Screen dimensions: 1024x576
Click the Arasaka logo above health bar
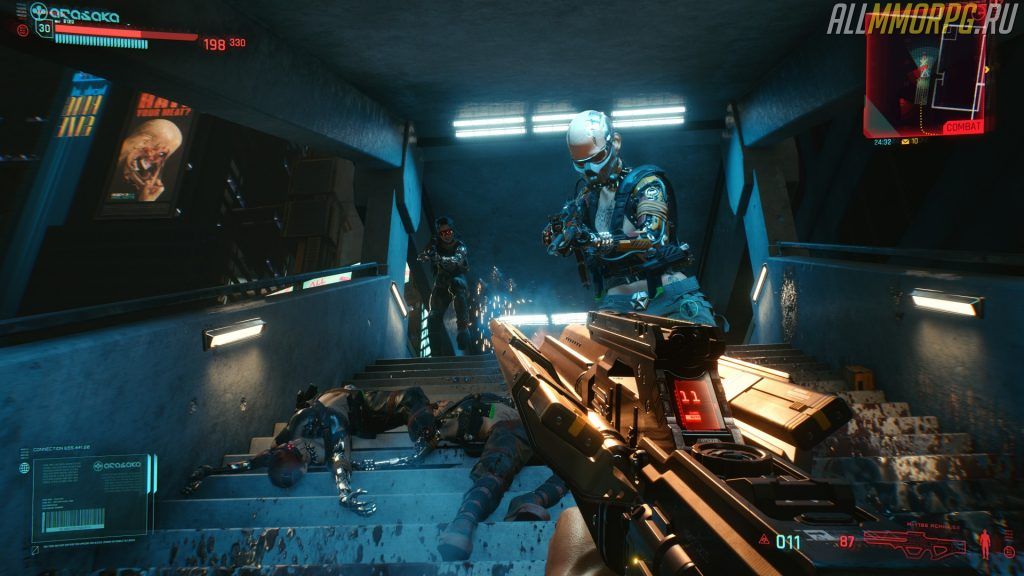click(x=75, y=14)
